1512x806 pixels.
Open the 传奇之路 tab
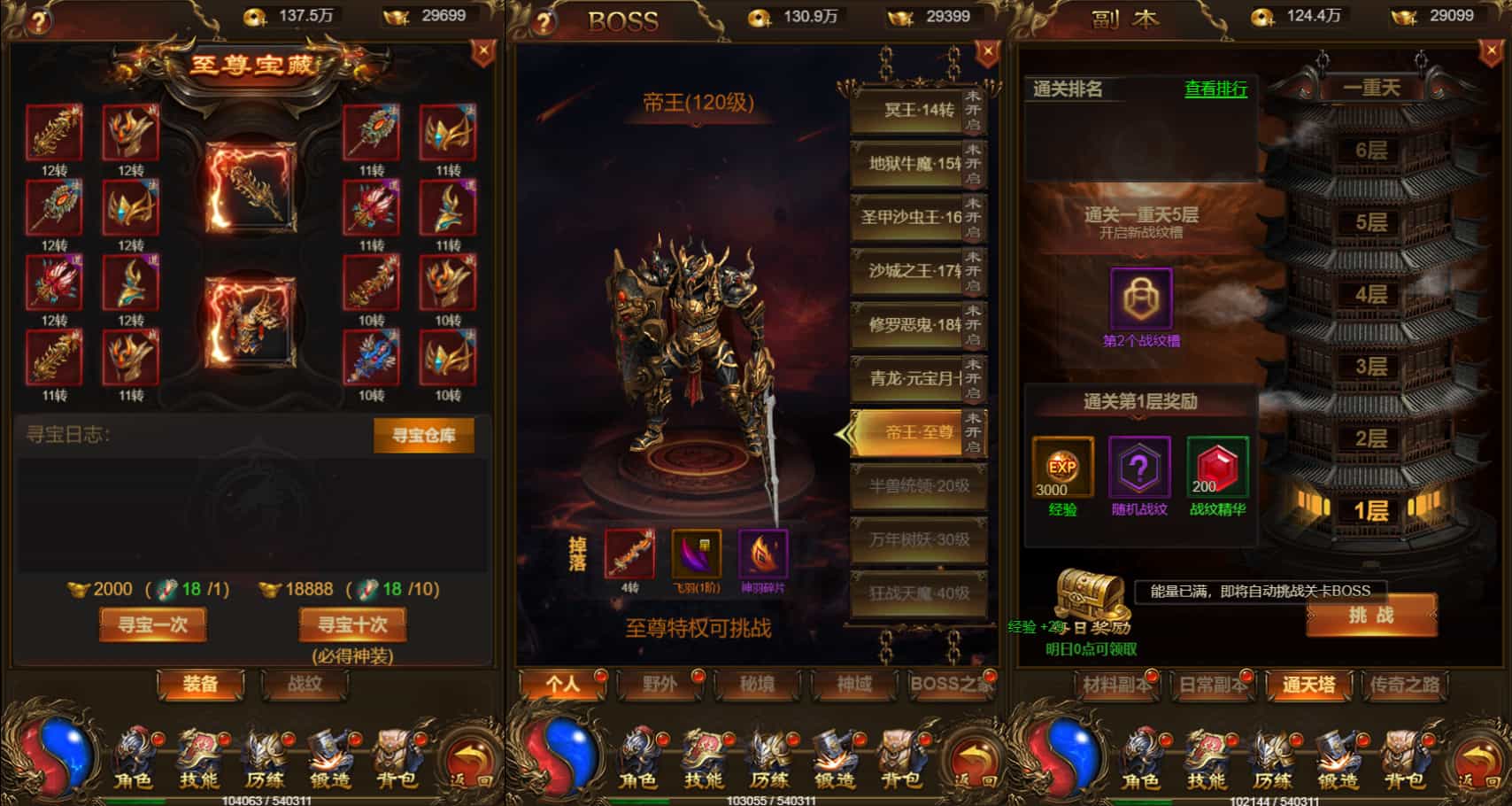point(1404,684)
